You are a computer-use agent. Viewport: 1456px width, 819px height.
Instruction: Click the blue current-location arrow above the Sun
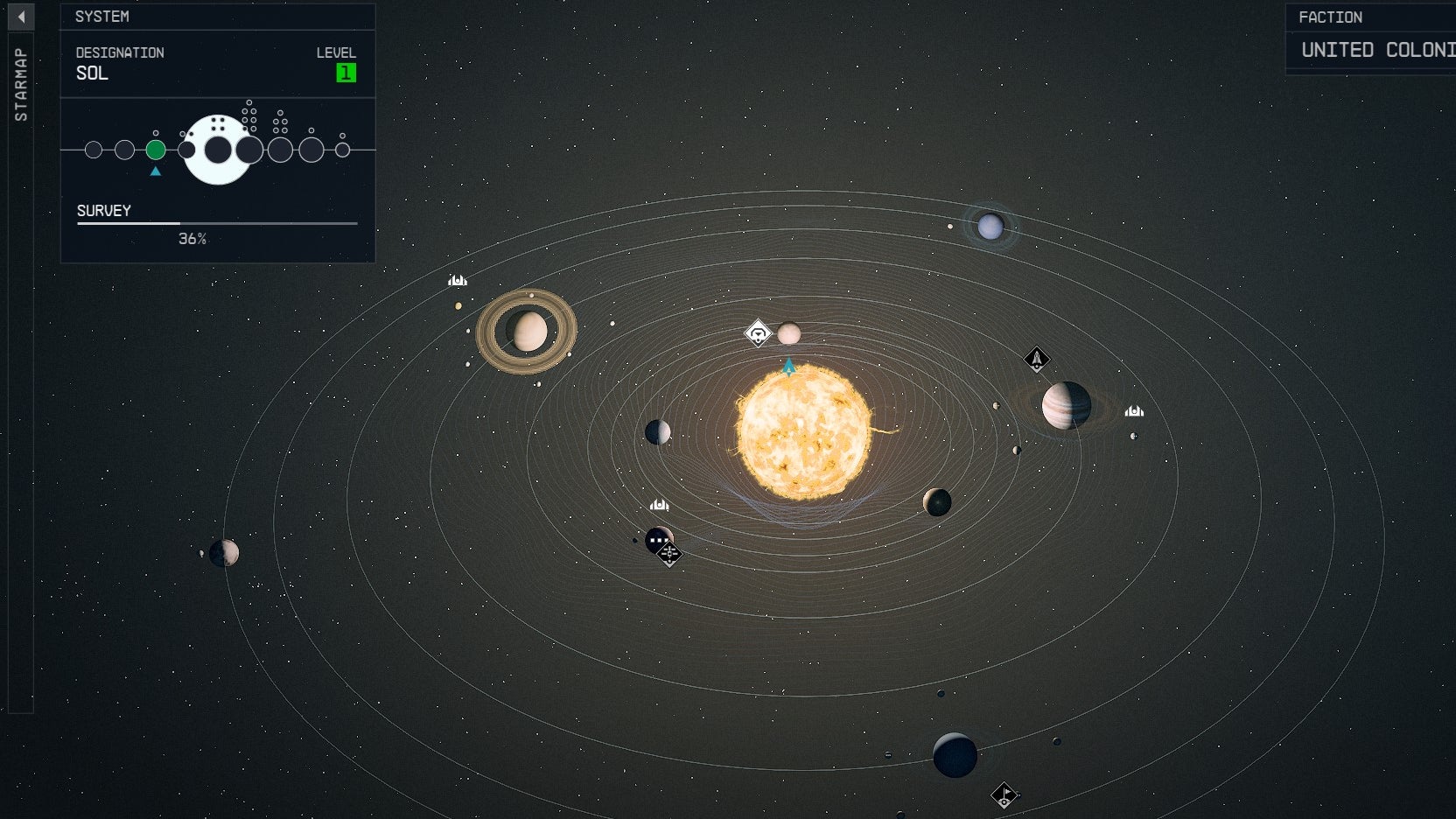[788, 367]
